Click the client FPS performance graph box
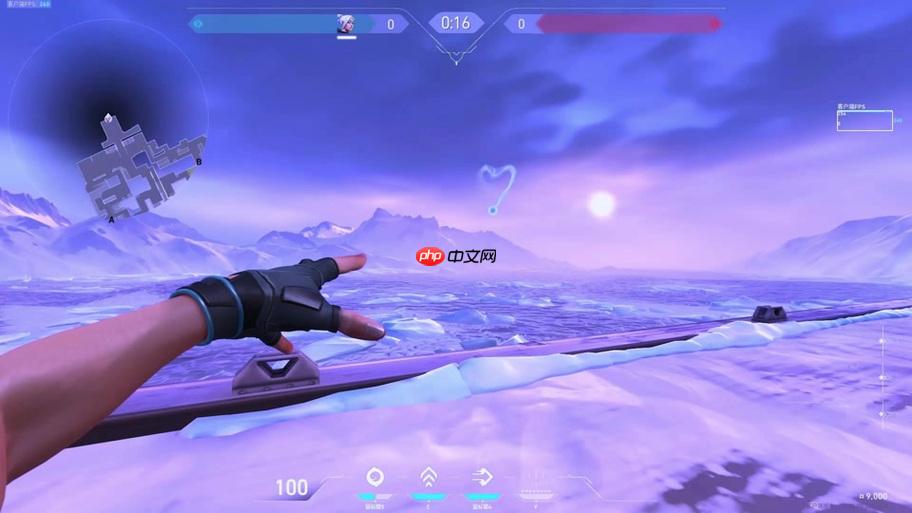912x513 pixels. tap(864, 120)
